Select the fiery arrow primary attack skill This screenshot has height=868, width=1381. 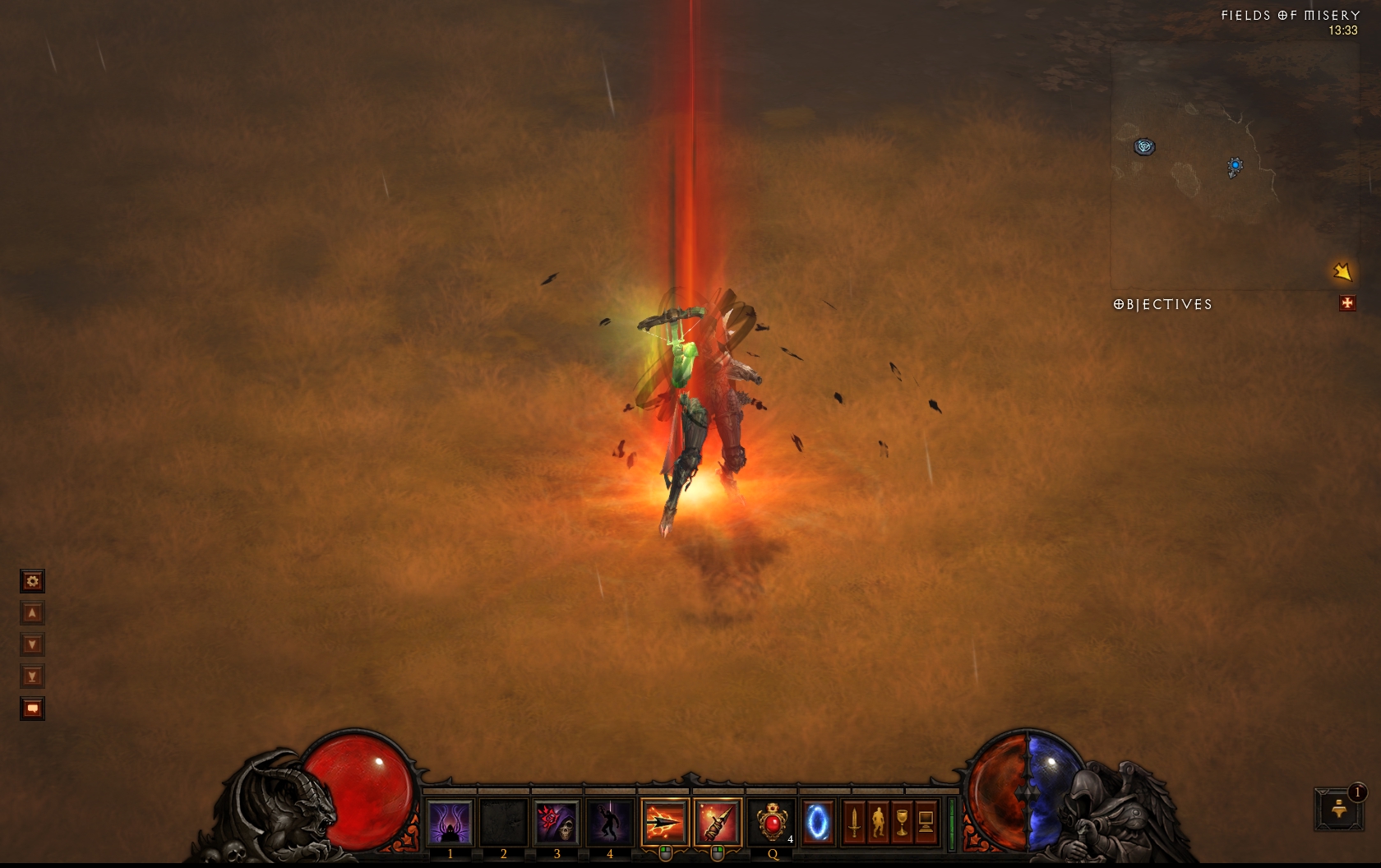(664, 822)
